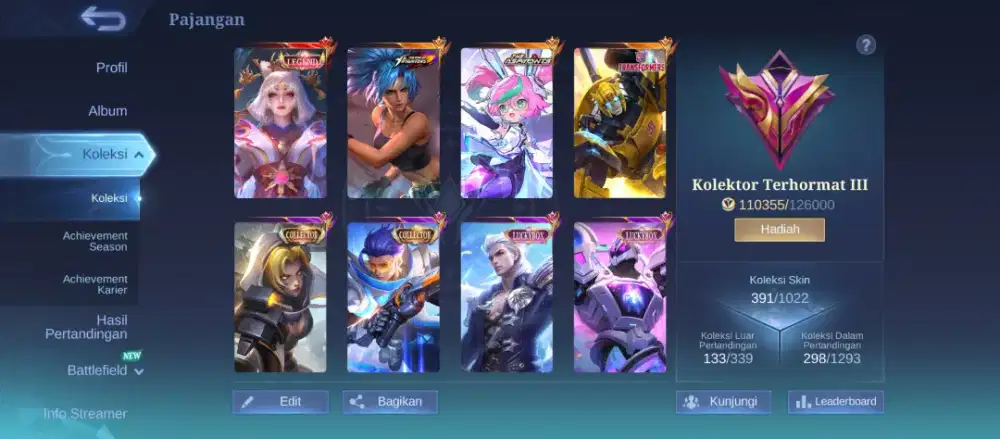This screenshot has height=439, width=1000.
Task: Switch to the Album tab
Action: (x=107, y=111)
